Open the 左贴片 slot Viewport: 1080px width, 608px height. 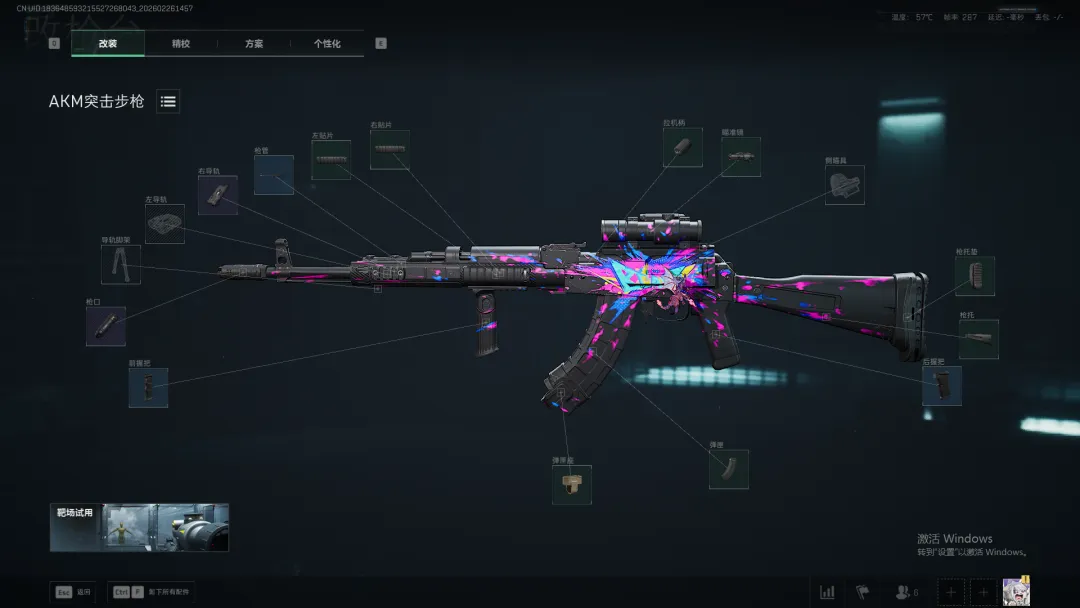[x=330, y=160]
